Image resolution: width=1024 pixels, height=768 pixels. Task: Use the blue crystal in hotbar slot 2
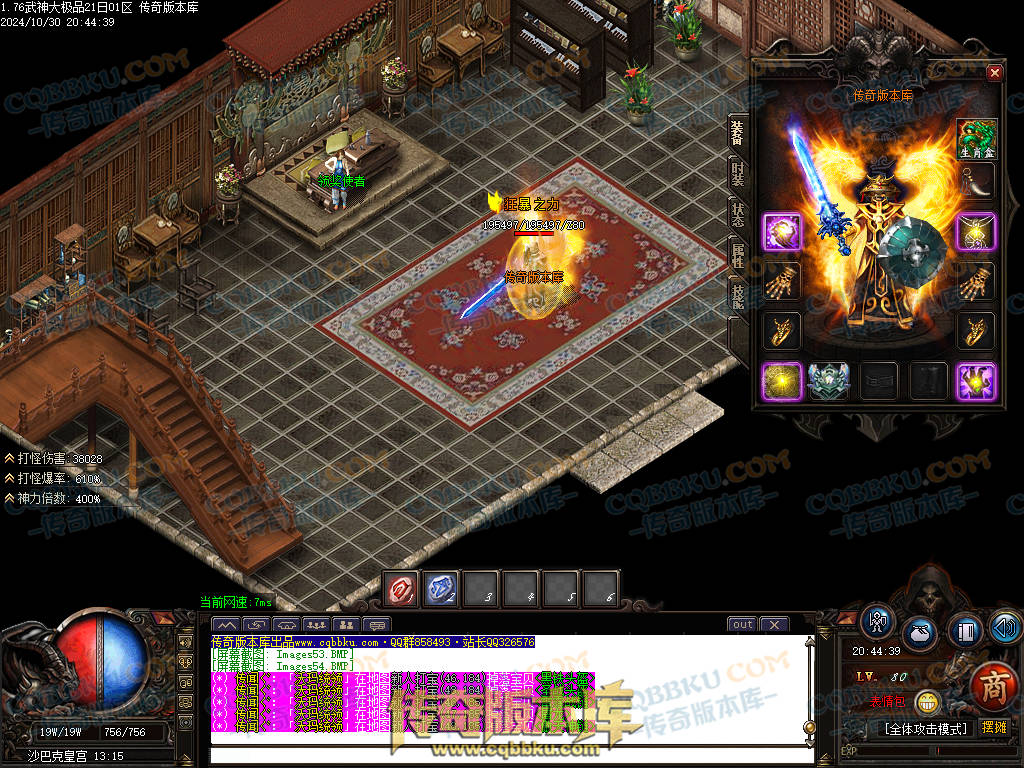[x=442, y=589]
